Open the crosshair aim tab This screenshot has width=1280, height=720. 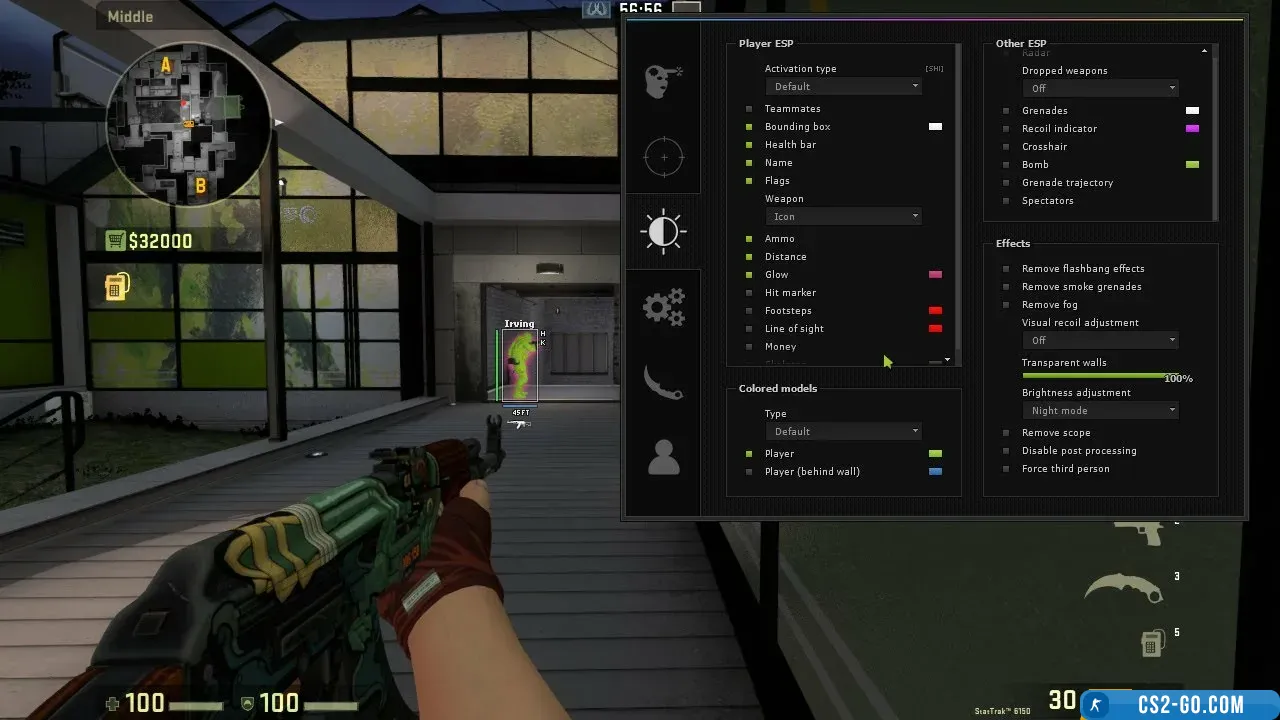pos(662,157)
